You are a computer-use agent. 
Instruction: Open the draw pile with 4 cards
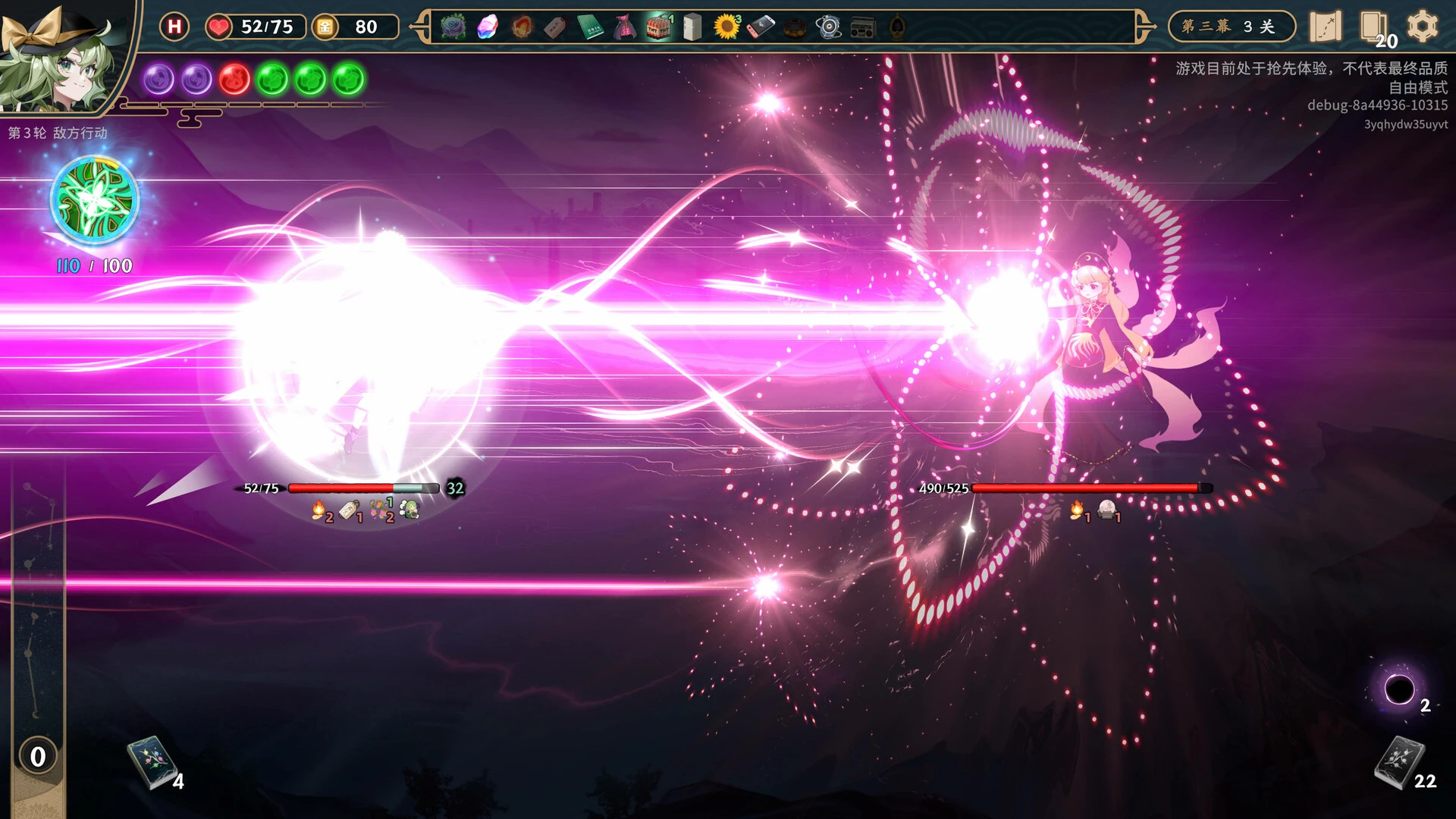click(150, 761)
